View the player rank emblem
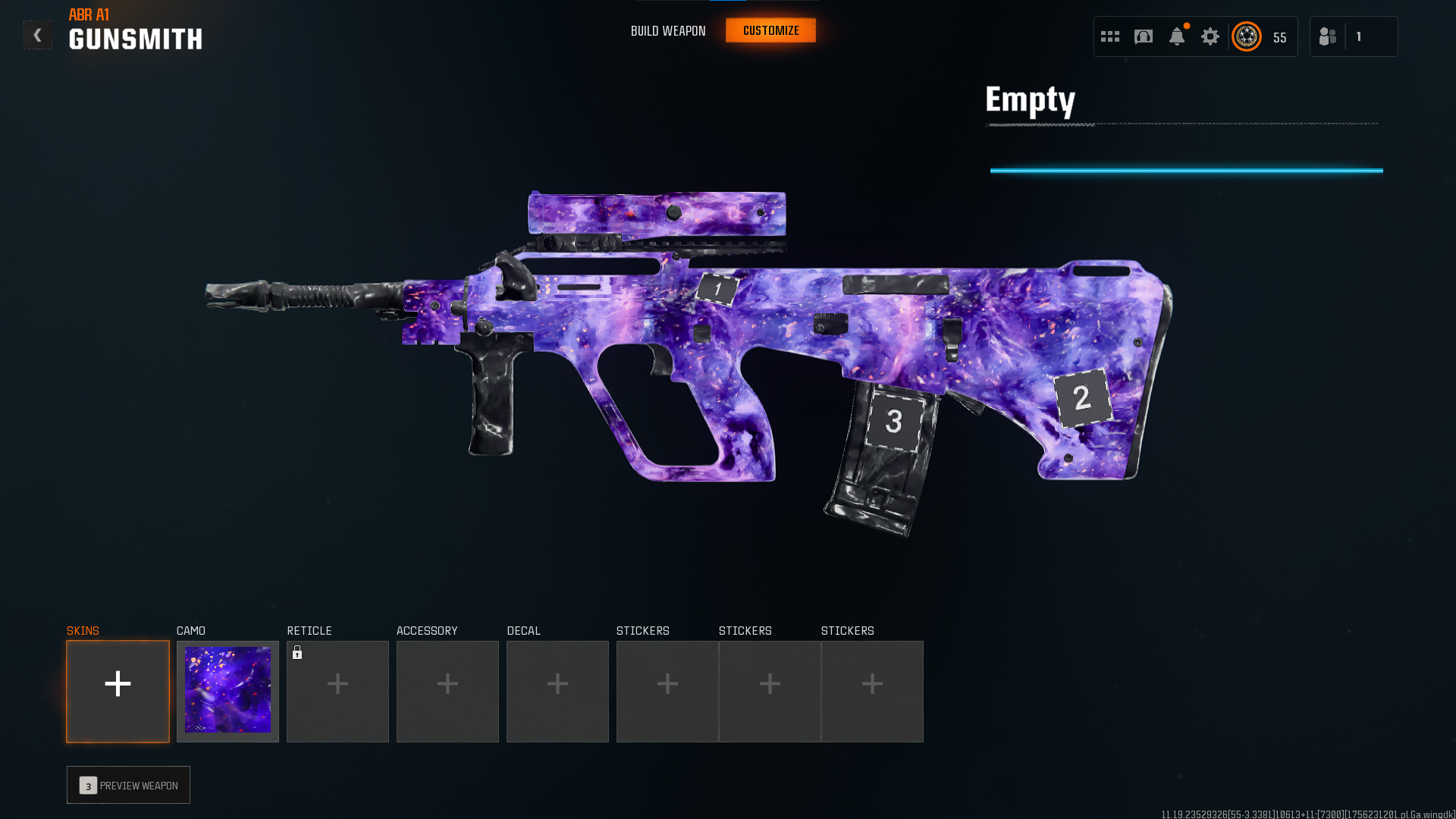This screenshot has width=1456, height=819. pos(1247,36)
